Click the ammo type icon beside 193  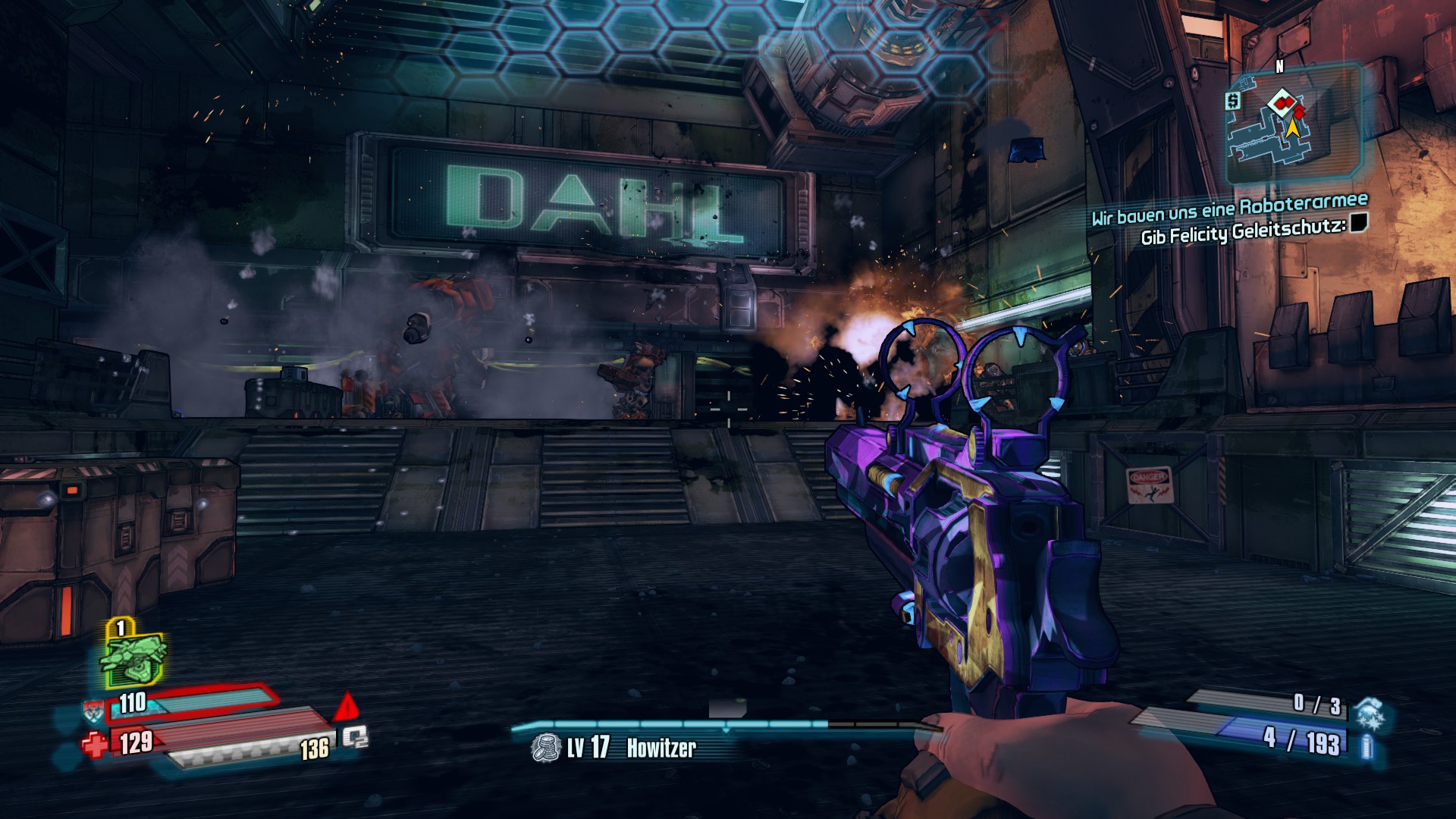[1366, 746]
